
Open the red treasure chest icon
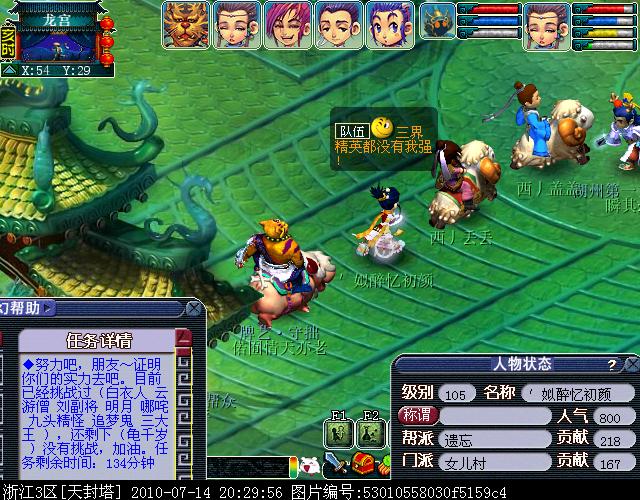point(364,463)
